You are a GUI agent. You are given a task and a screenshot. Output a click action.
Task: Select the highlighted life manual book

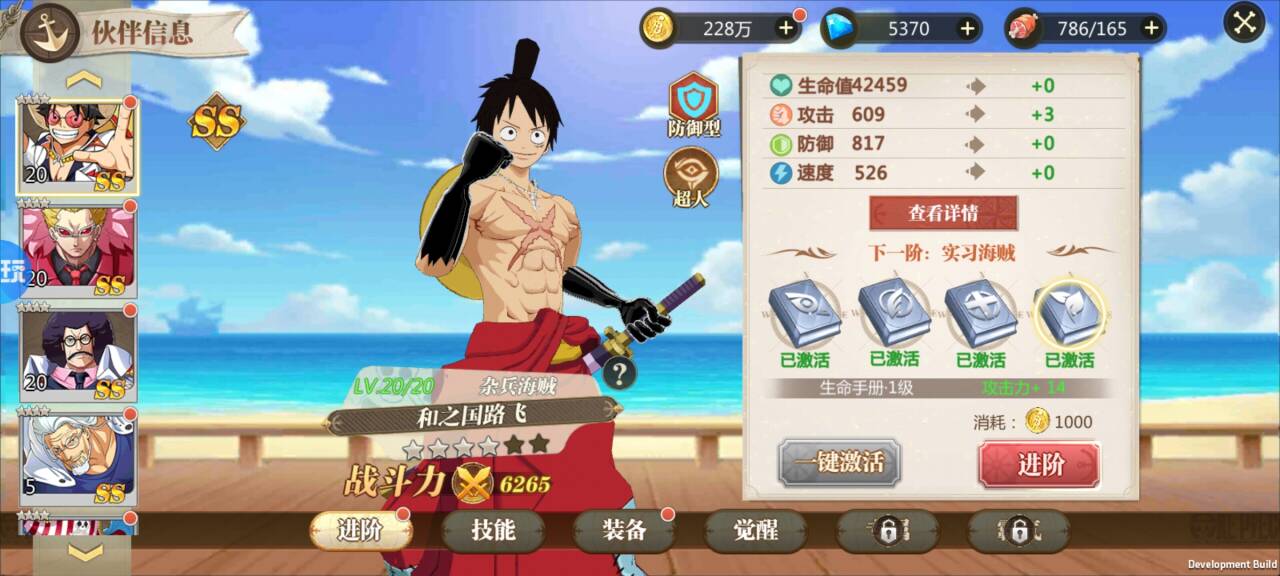1069,312
